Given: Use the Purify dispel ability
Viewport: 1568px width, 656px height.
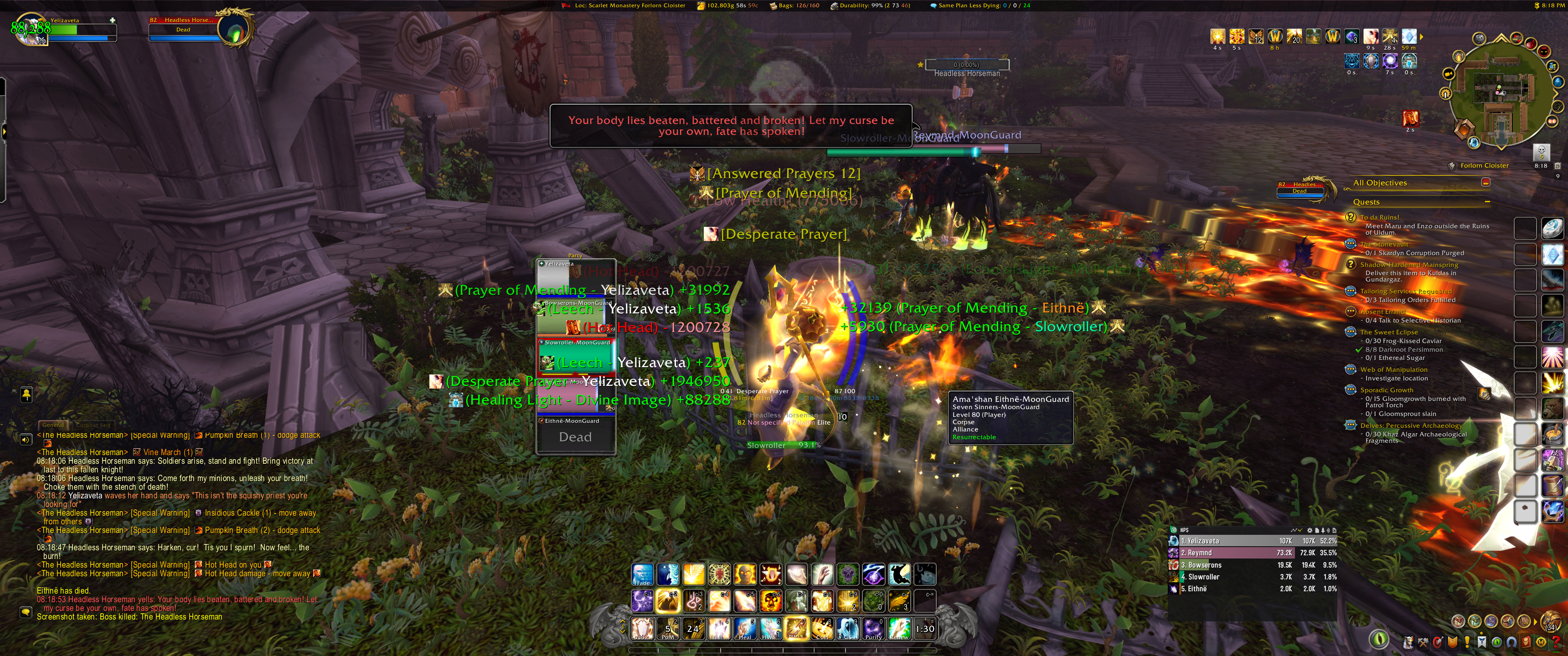Looking at the screenshot, I should click(x=873, y=628).
